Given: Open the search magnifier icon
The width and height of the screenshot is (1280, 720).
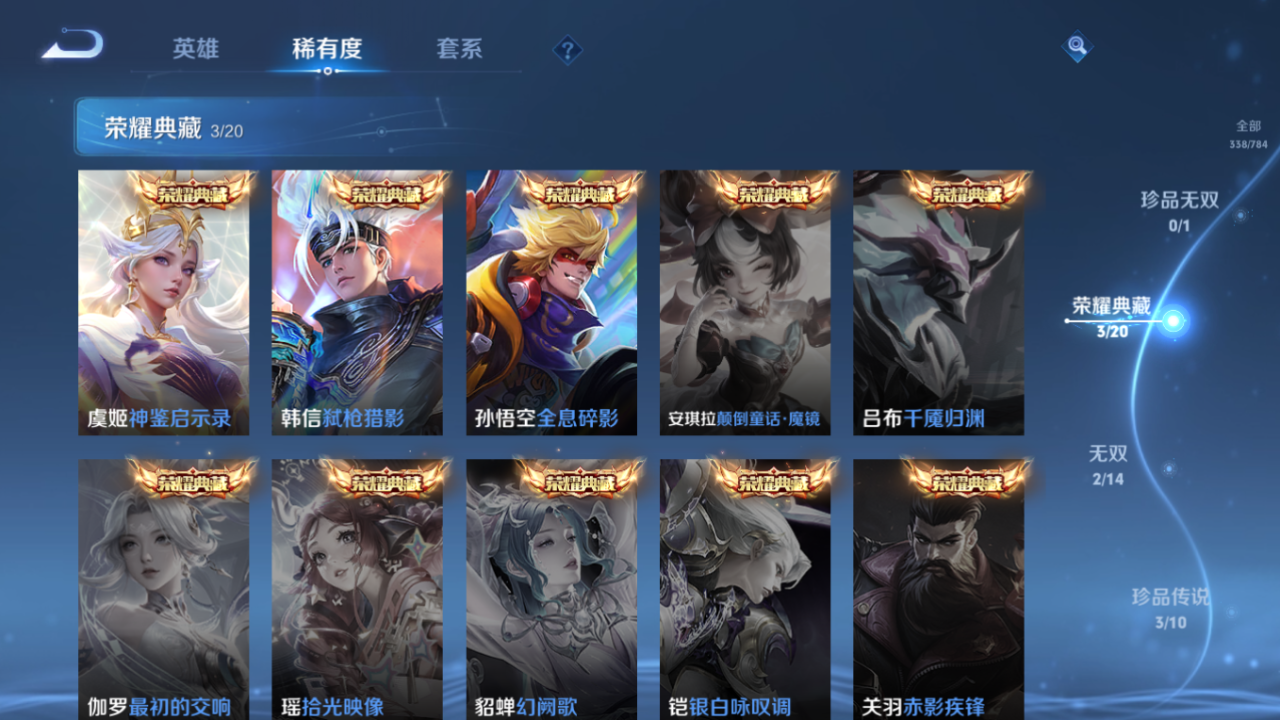Looking at the screenshot, I should coord(1076,45).
